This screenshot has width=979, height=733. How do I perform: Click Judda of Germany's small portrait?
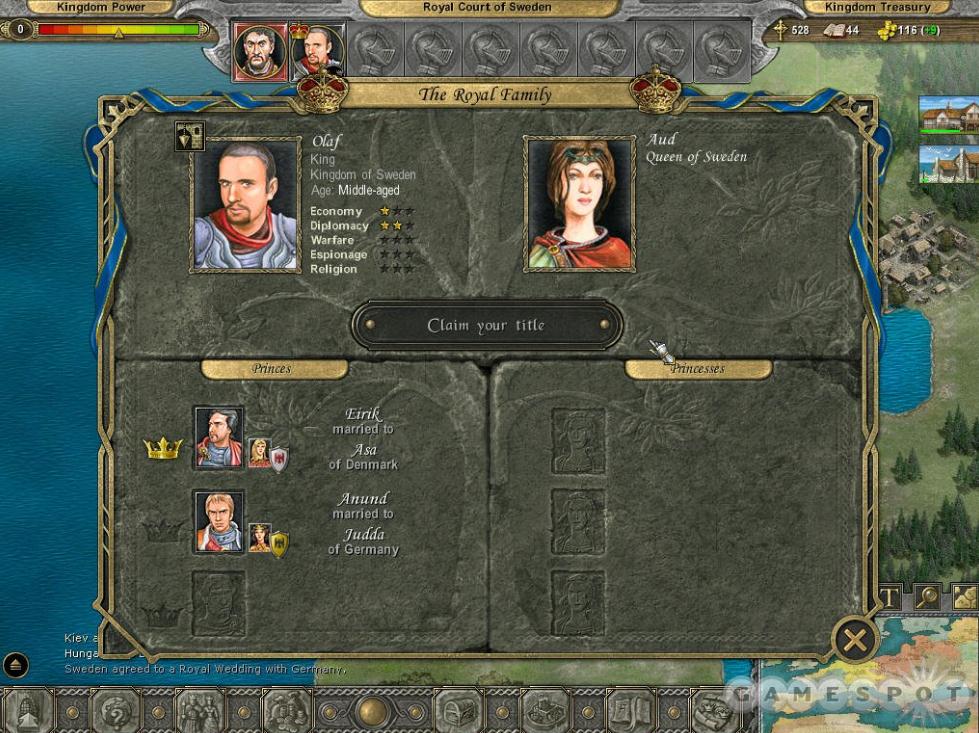coord(259,538)
